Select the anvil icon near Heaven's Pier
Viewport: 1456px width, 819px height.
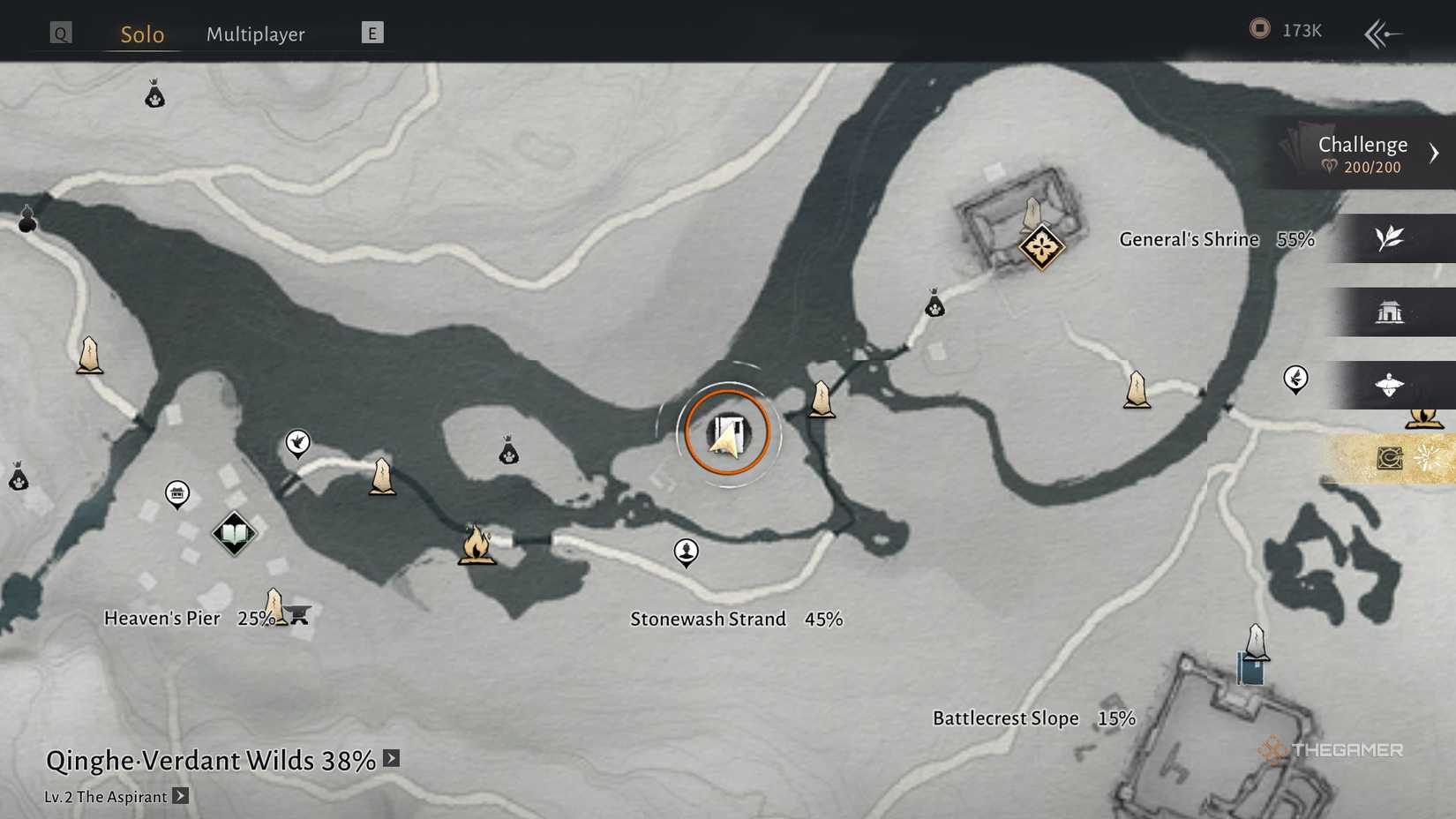[x=299, y=615]
